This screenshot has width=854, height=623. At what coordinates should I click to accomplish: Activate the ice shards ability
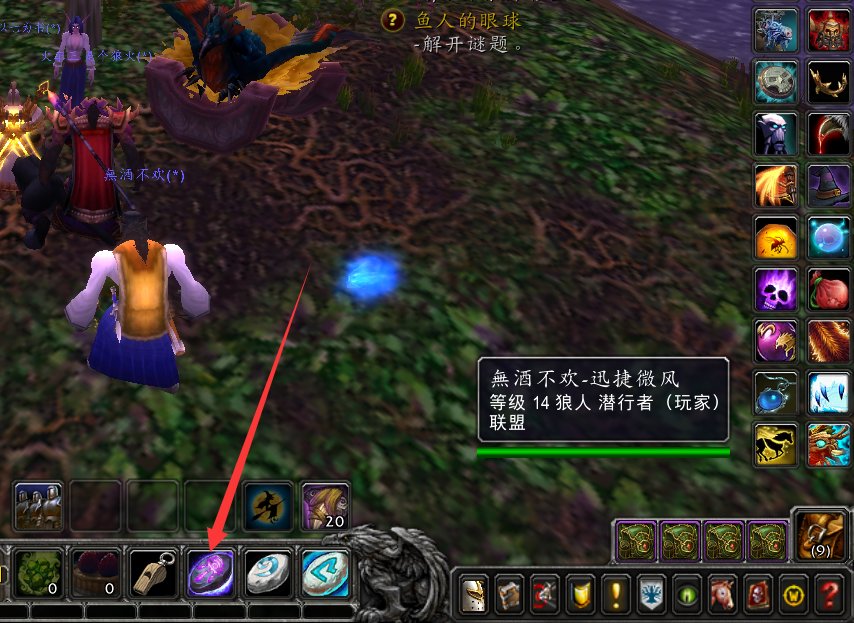point(829,393)
